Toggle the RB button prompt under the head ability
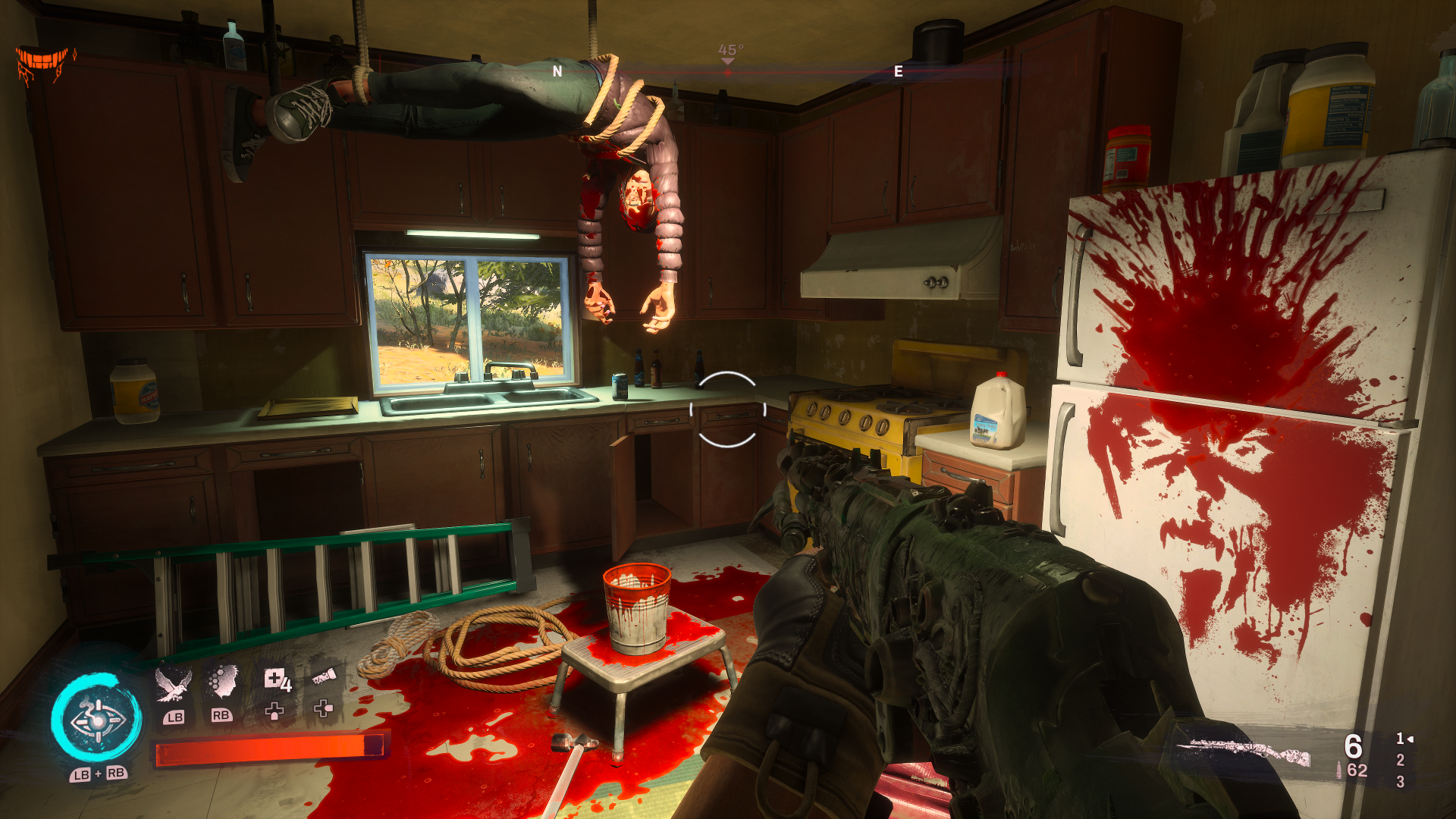 (x=221, y=714)
